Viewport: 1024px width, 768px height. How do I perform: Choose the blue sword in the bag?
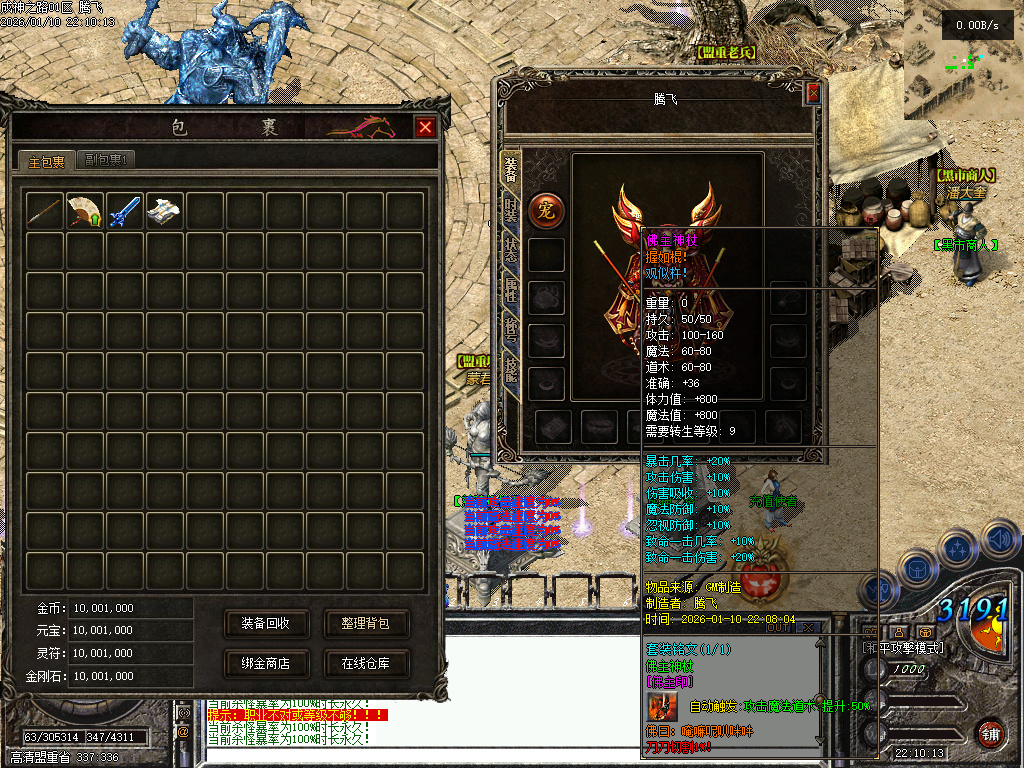125,210
